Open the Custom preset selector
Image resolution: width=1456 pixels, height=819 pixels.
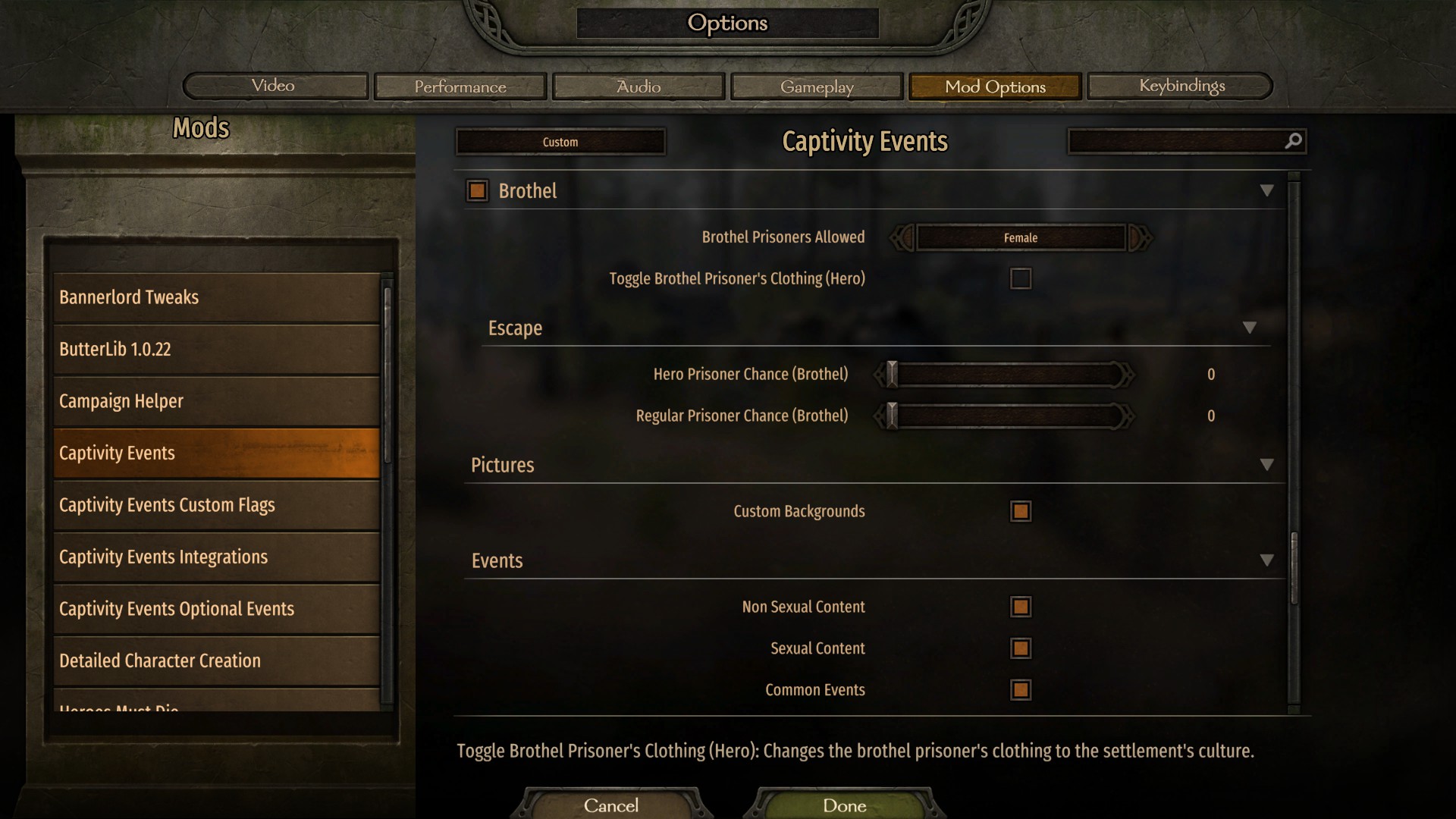[x=560, y=141]
